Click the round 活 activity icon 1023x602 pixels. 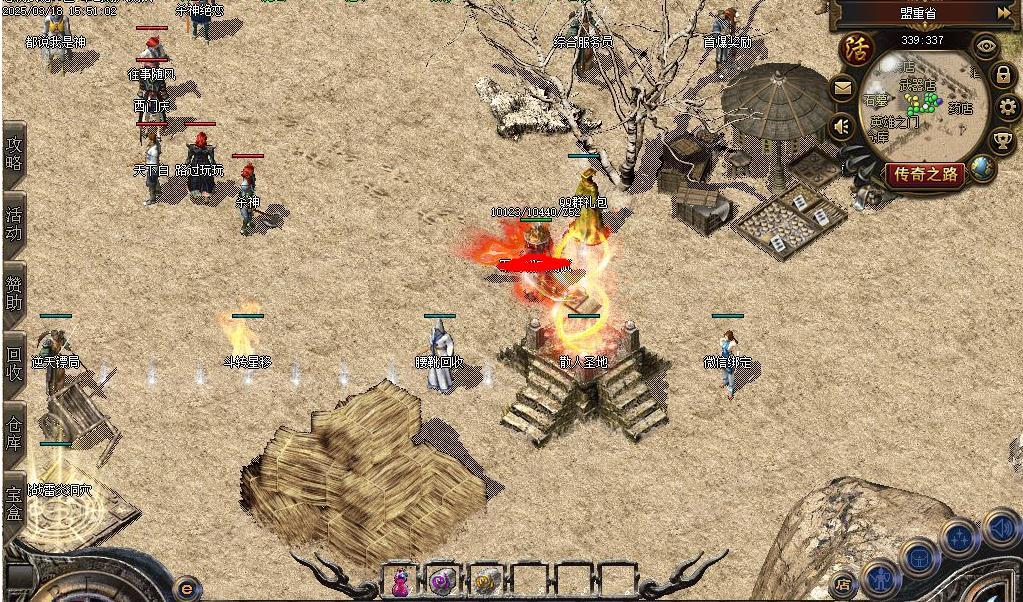click(x=855, y=48)
